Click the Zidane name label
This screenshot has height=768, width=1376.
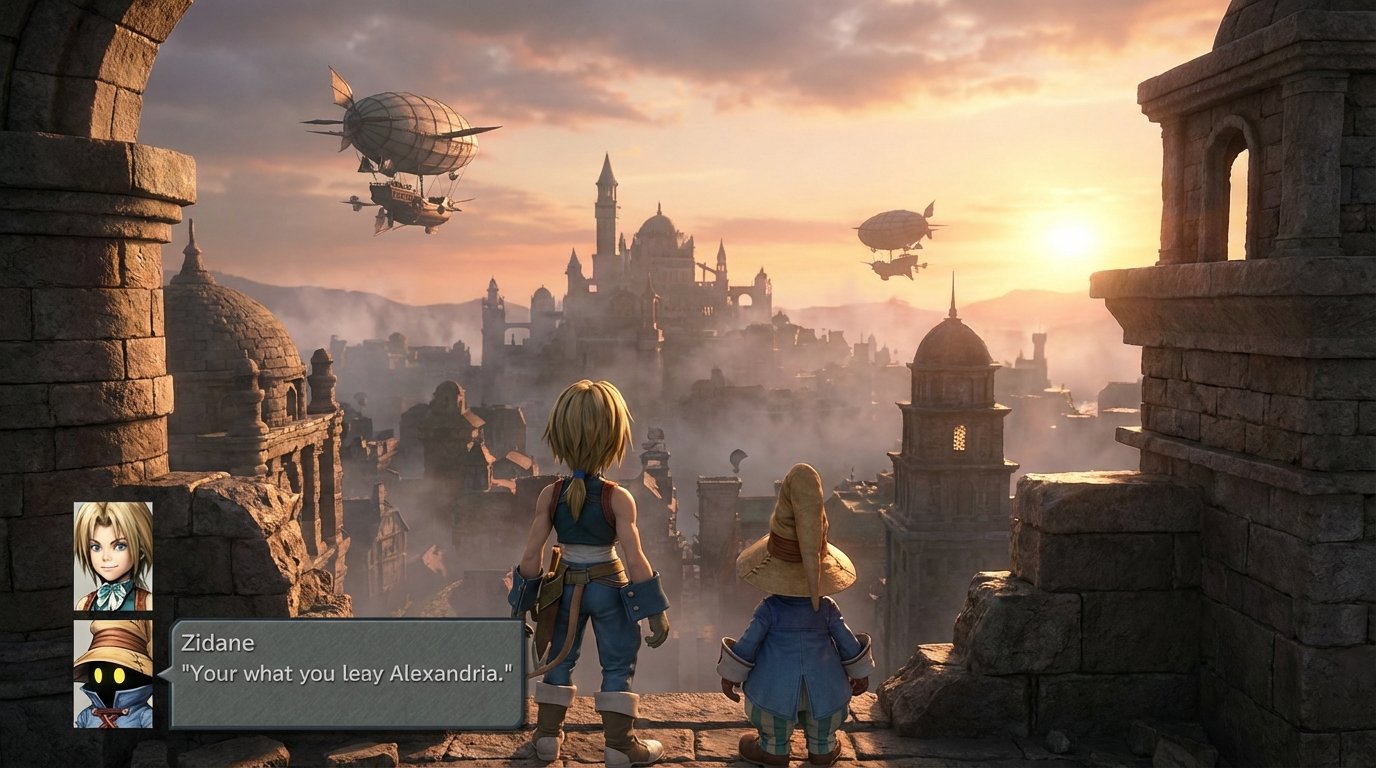point(219,645)
